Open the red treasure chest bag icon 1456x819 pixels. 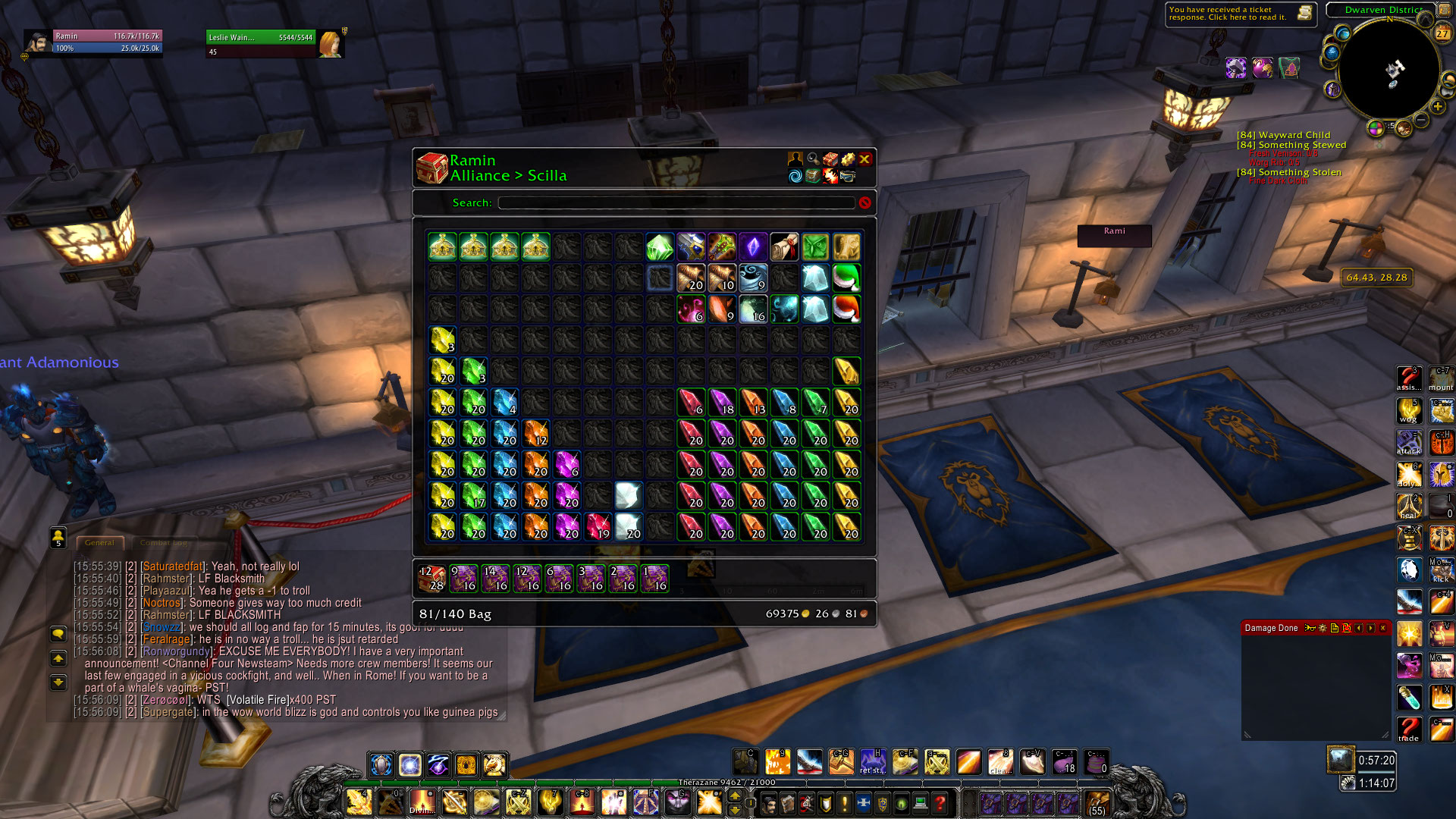pyautogui.click(x=432, y=168)
